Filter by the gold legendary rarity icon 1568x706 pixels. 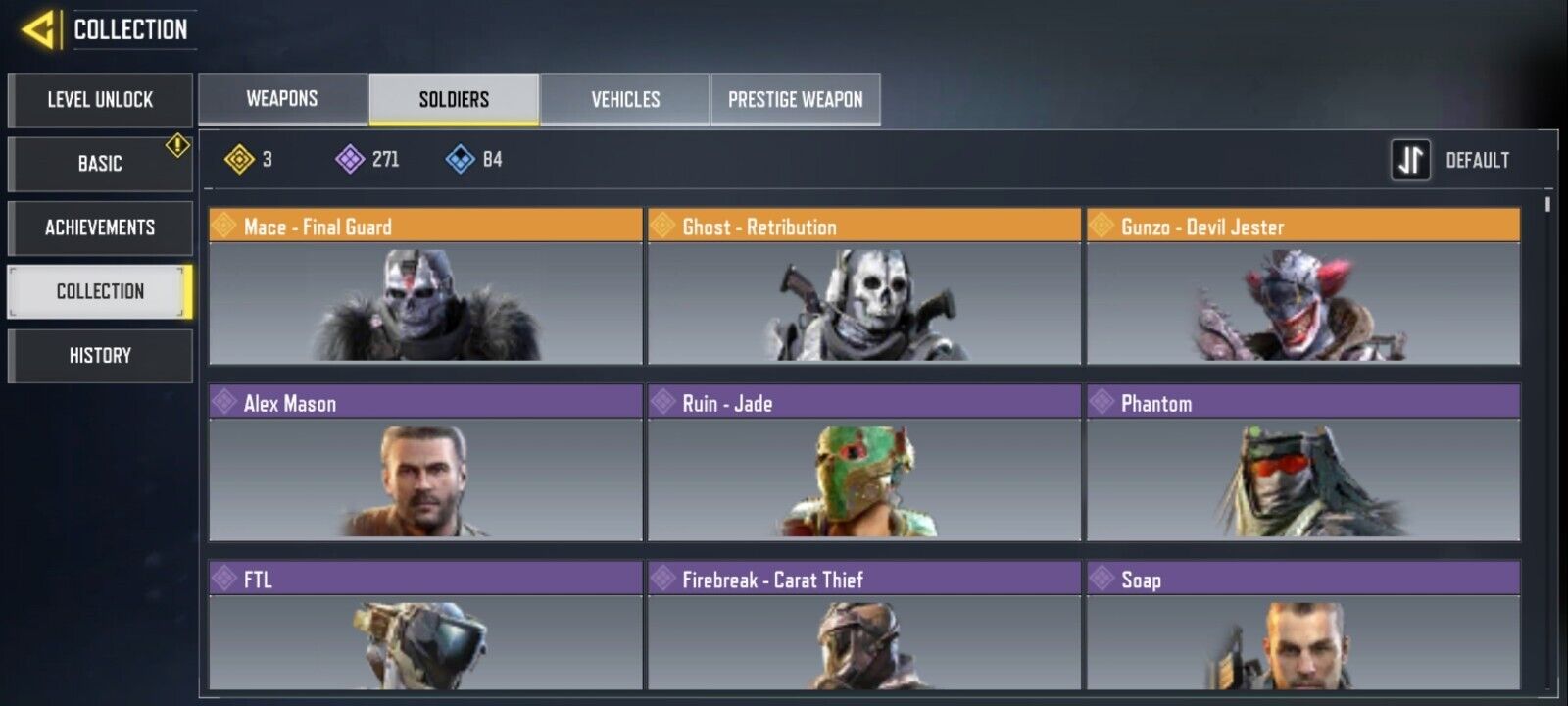point(240,159)
